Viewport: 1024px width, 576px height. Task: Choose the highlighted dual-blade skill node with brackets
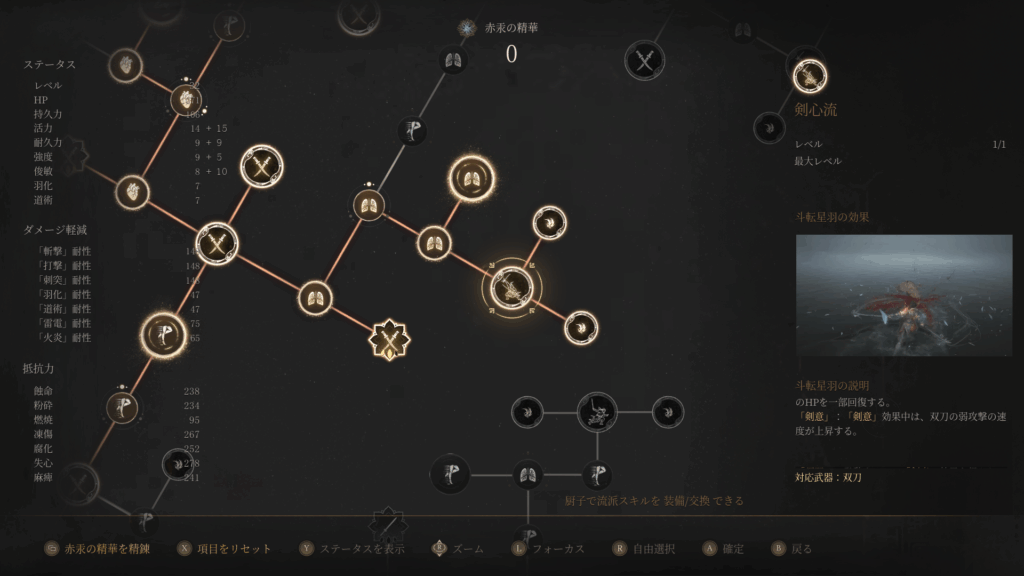click(x=510, y=288)
